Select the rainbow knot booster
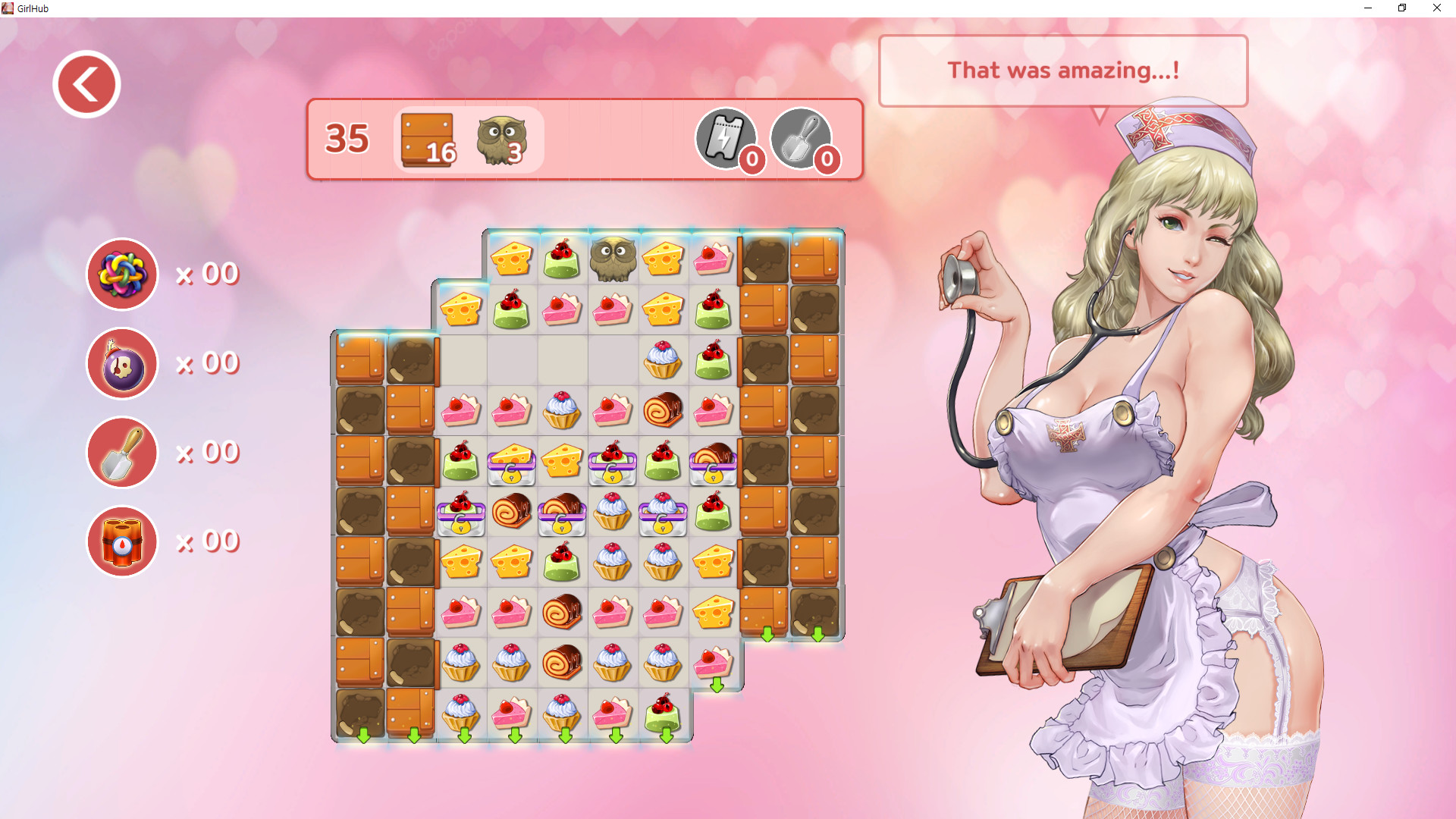Screen dimensions: 1456x819 coord(121,275)
